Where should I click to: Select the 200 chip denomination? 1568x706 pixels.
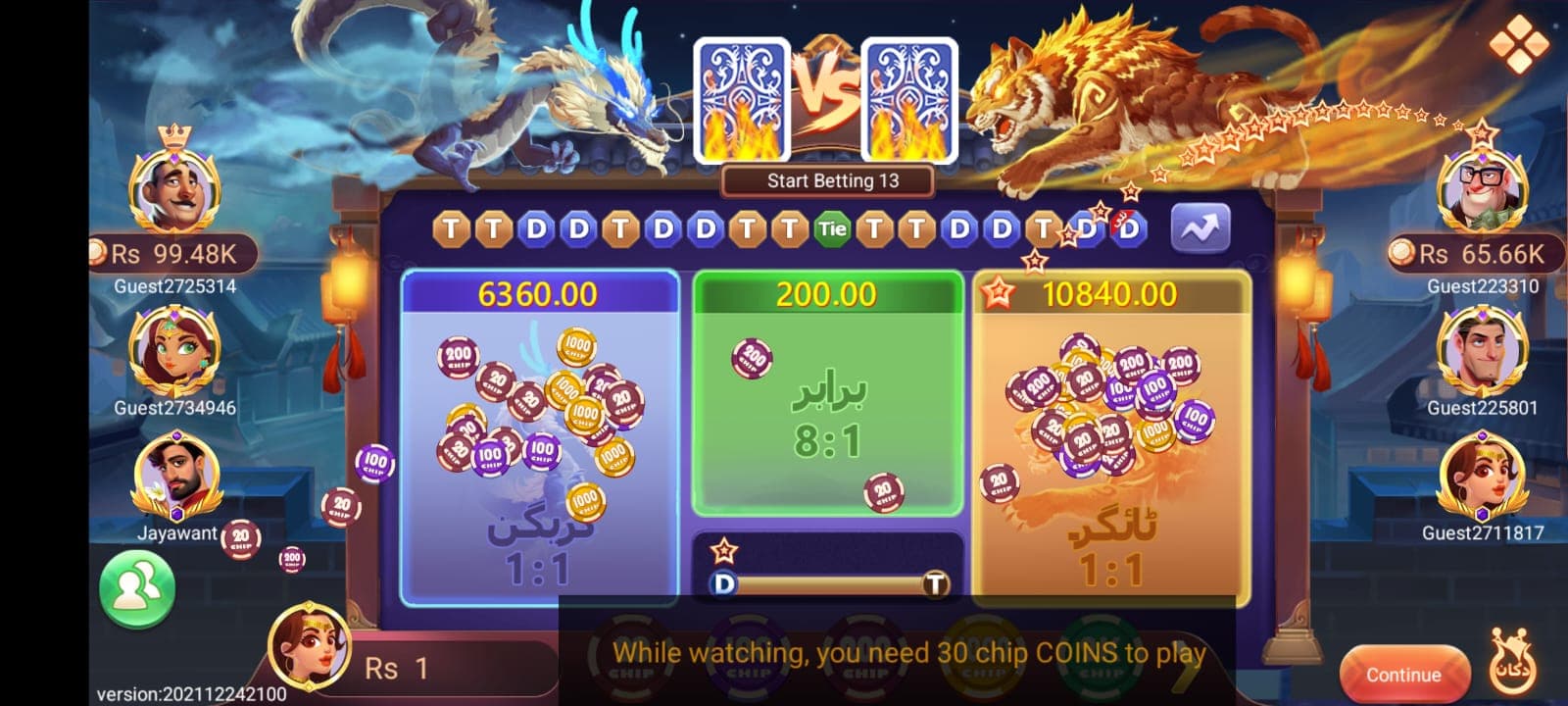coord(864,652)
